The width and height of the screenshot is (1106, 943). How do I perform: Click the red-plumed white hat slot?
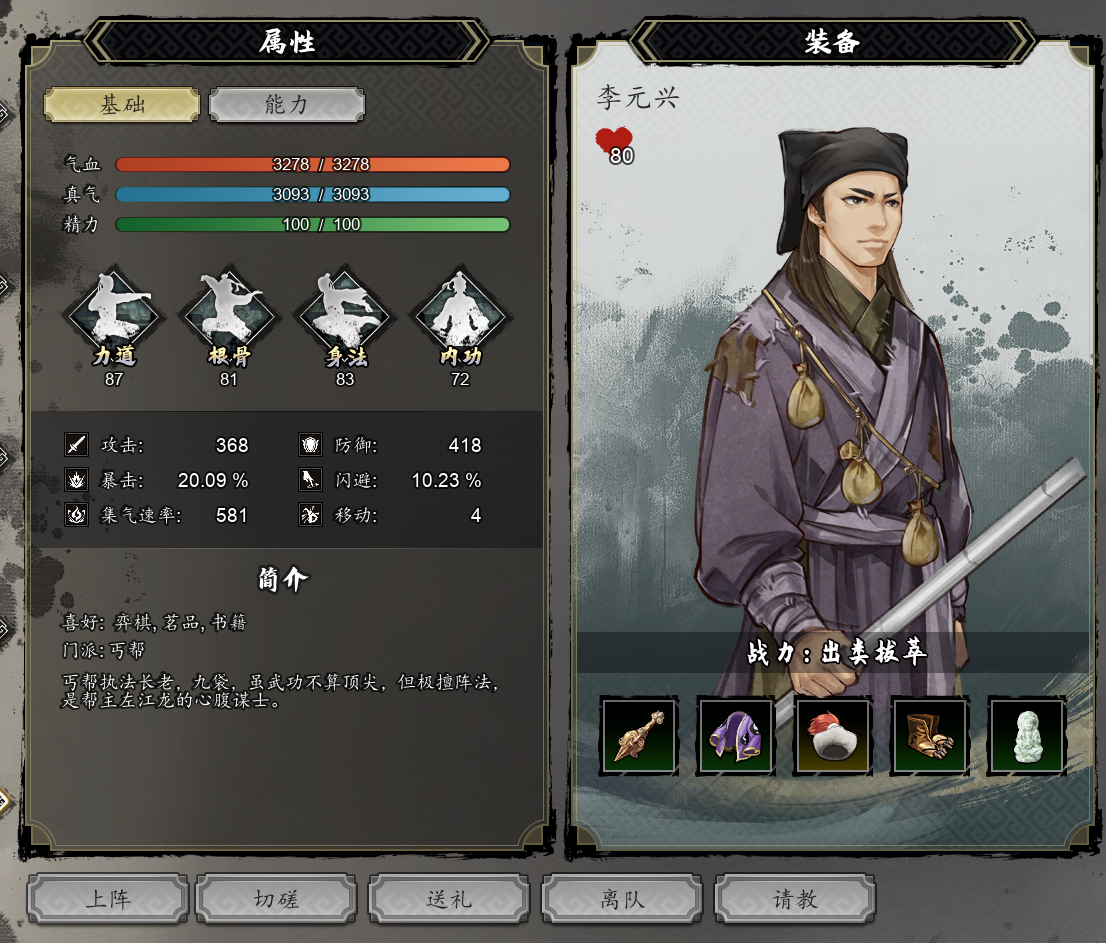pos(833,737)
